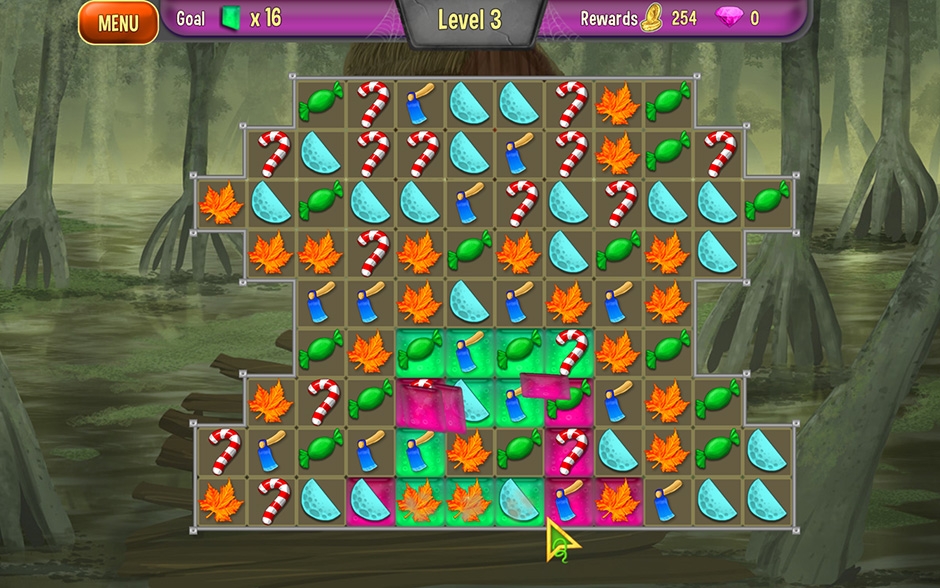This screenshot has width=940, height=588.
Task: Select the candy cane on green background
Action: (570, 351)
